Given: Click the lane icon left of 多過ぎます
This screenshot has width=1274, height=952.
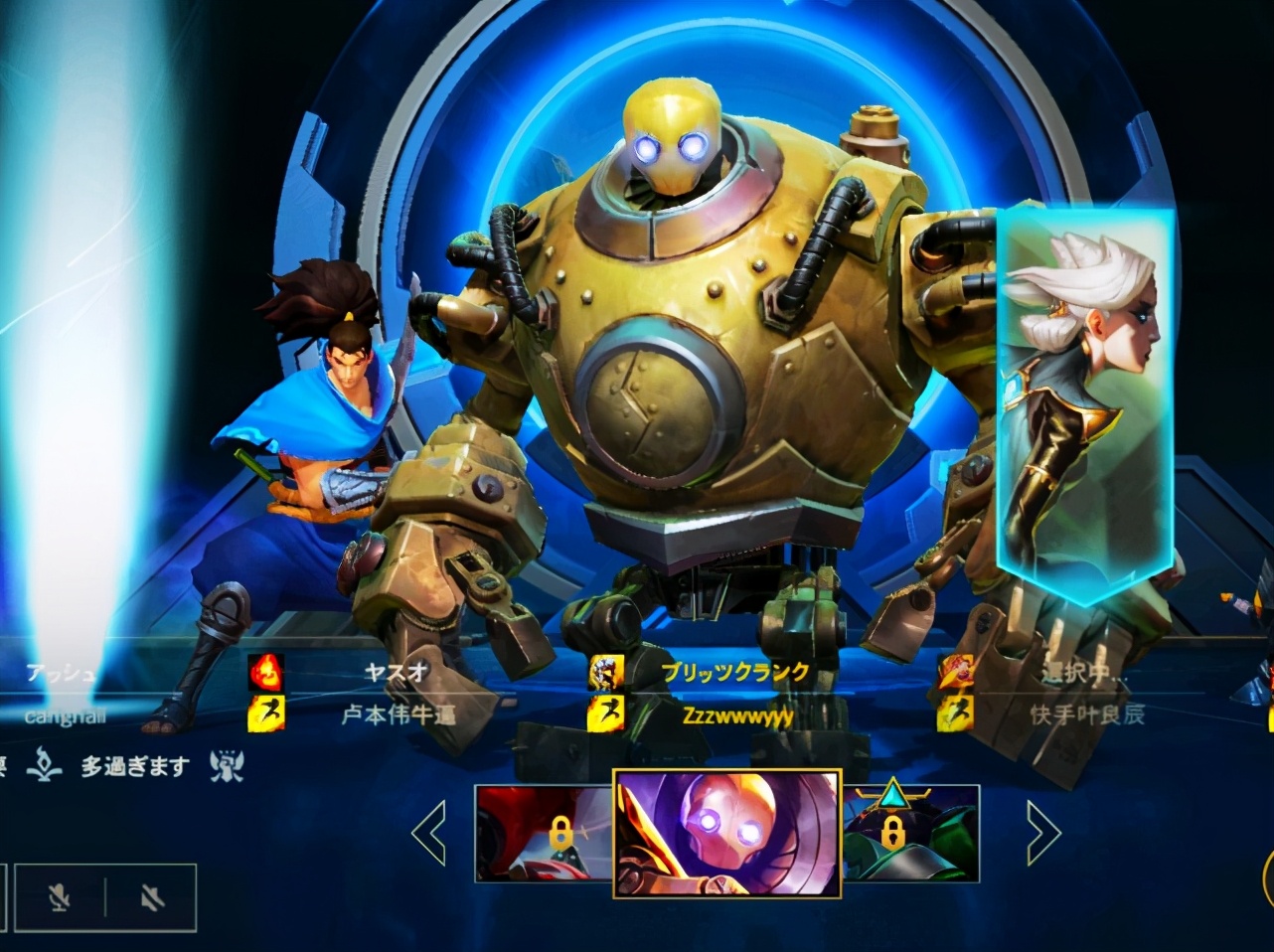Looking at the screenshot, I should point(45,765).
